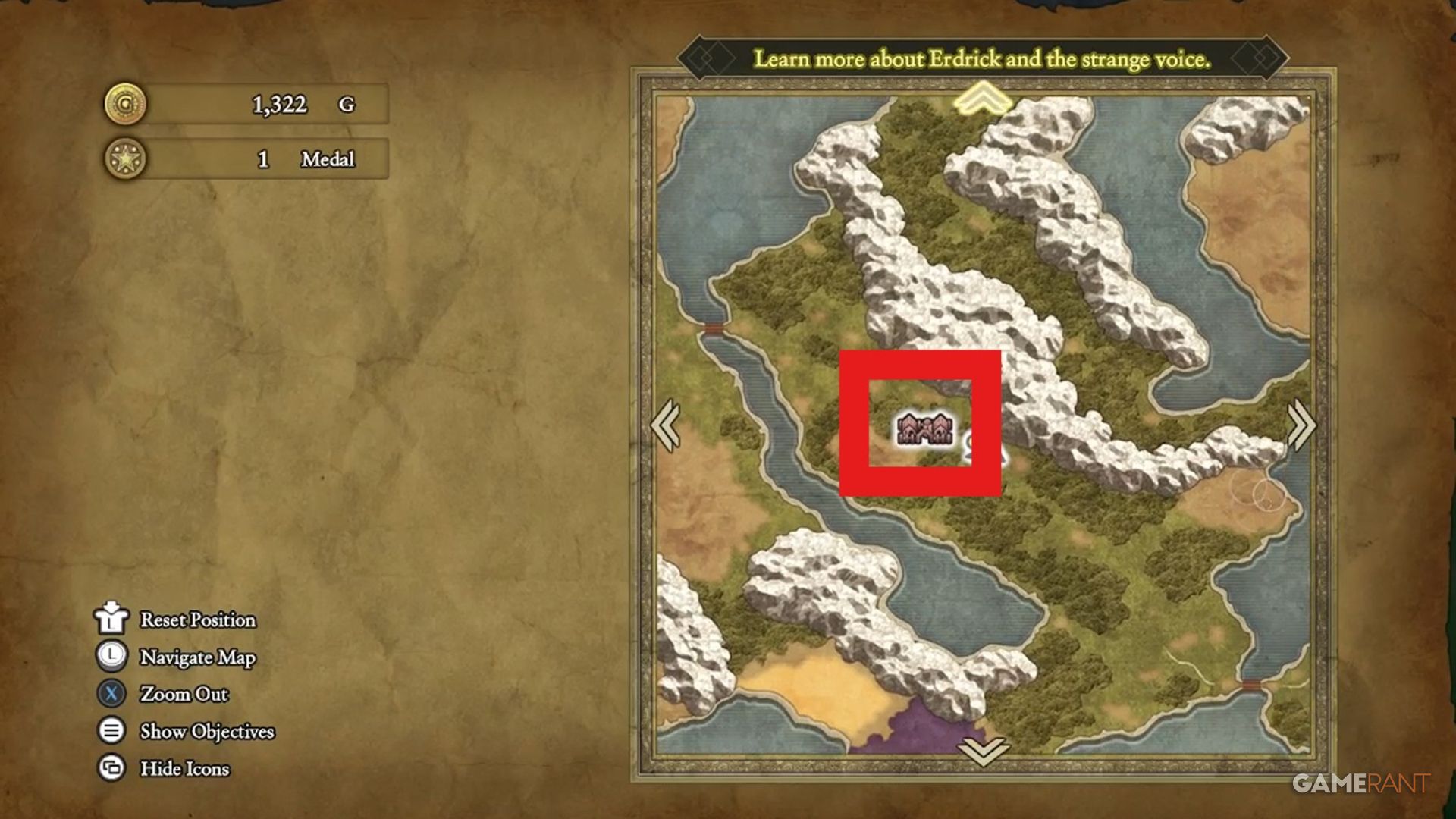Viewport: 1456px width, 819px height.
Task: Click Navigate Map to move the cursor
Action: [x=196, y=657]
